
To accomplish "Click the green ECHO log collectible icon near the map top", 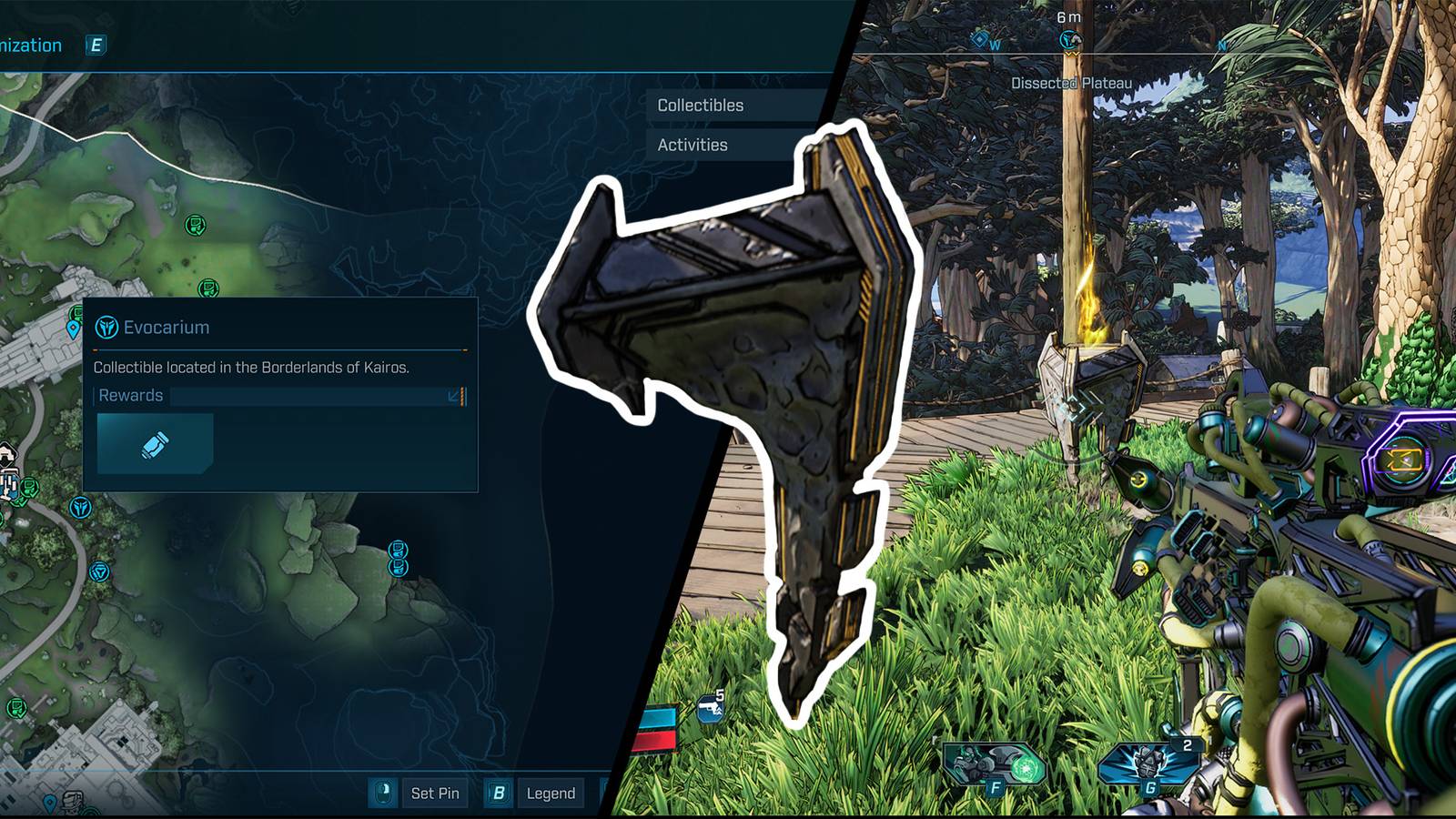I will [195, 227].
